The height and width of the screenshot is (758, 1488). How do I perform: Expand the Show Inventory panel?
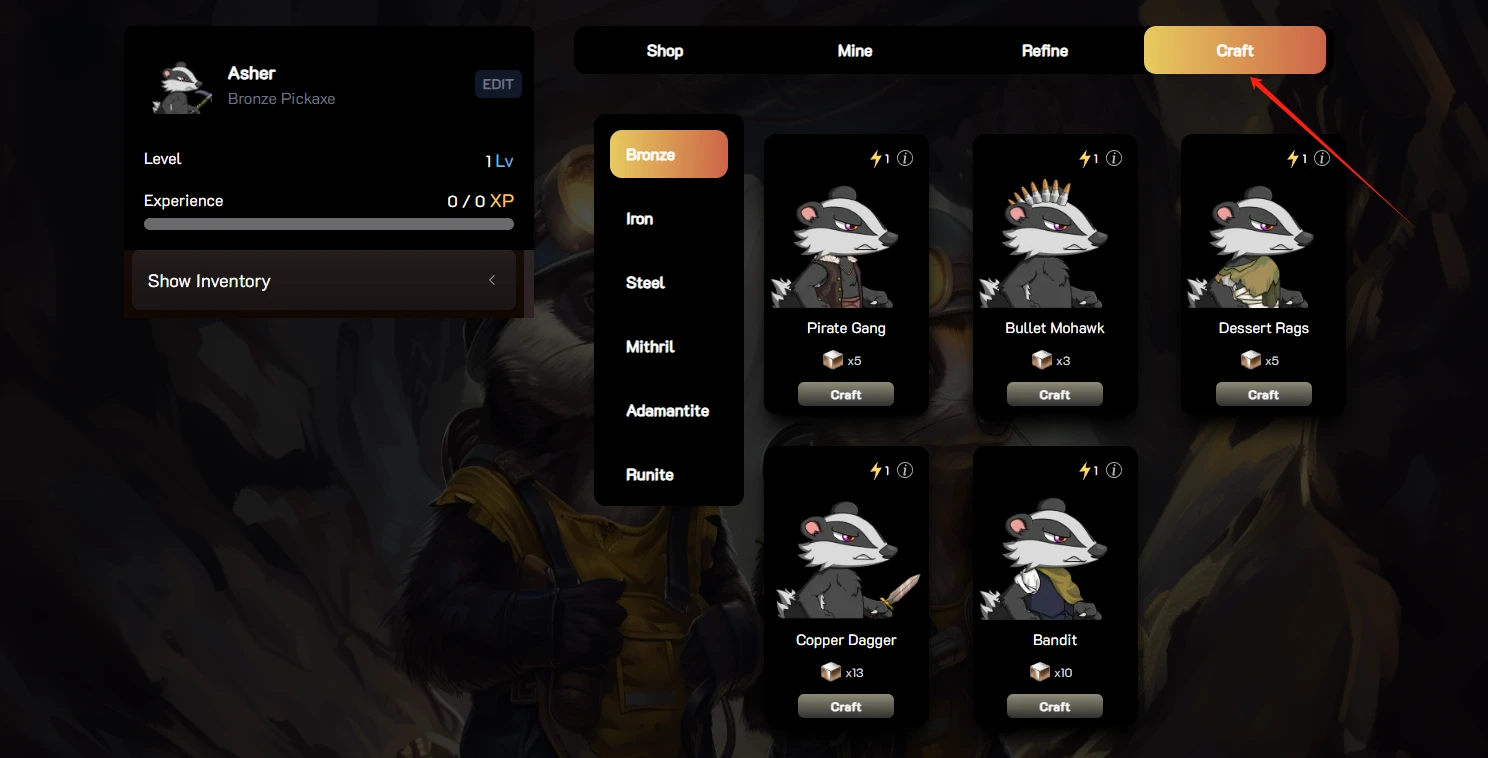coord(324,281)
